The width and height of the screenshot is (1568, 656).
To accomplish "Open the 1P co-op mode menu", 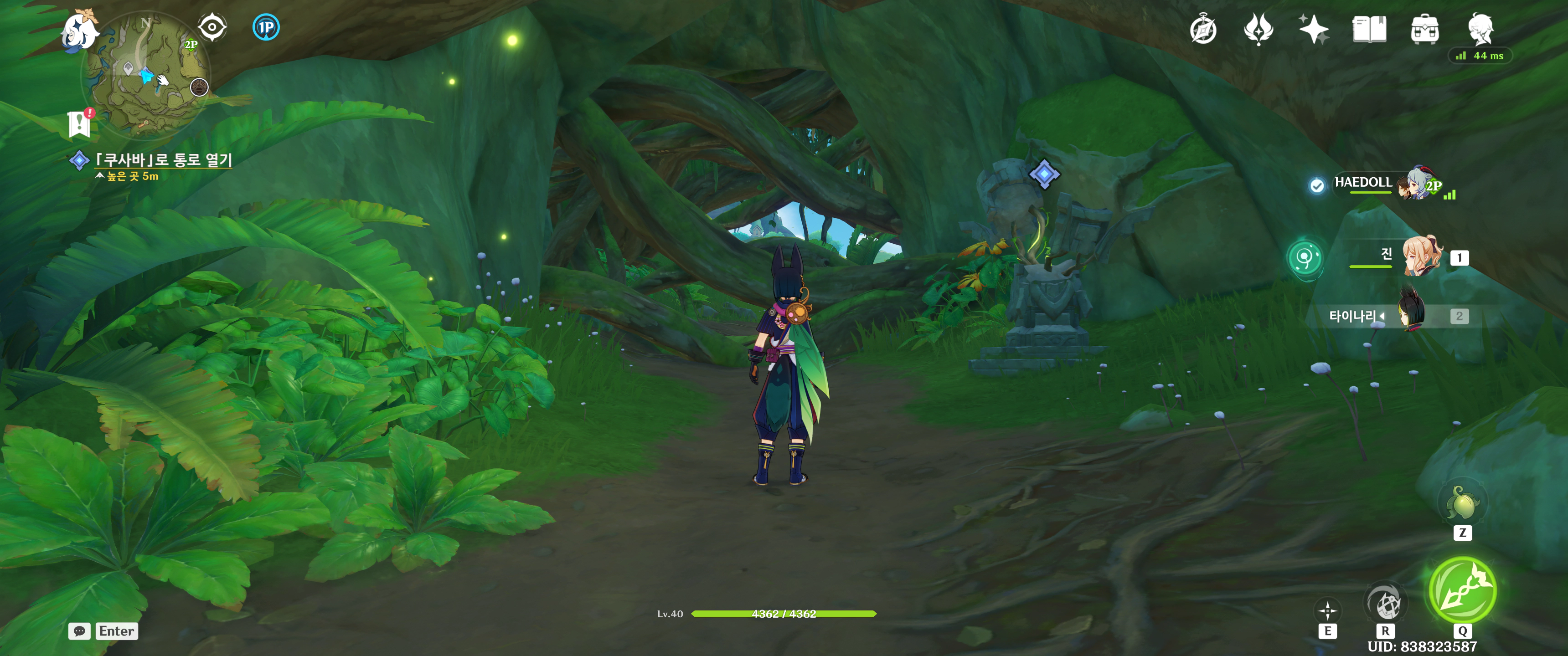I will [x=266, y=27].
